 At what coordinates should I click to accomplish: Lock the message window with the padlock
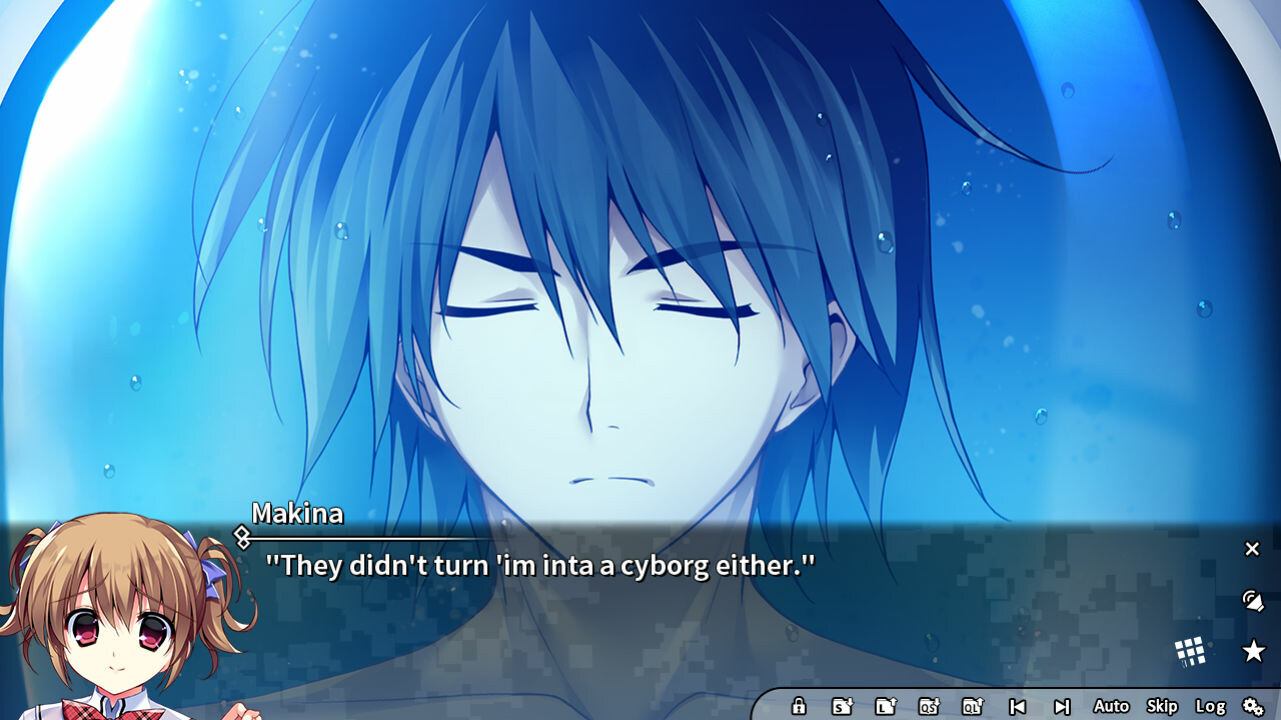pyautogui.click(x=799, y=705)
